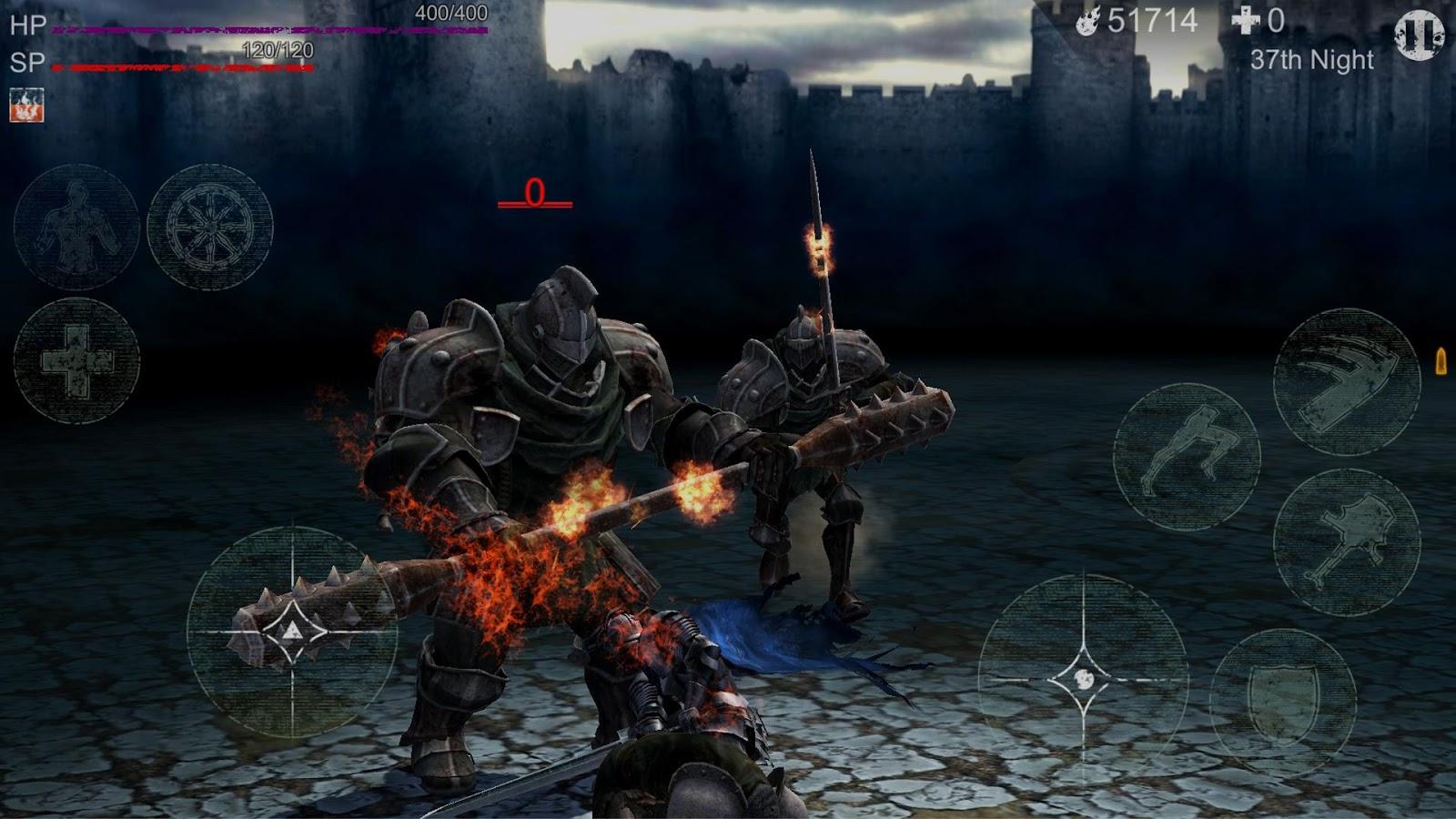Use the cross-shaped heal button
1456x819 pixels.
tap(76, 360)
